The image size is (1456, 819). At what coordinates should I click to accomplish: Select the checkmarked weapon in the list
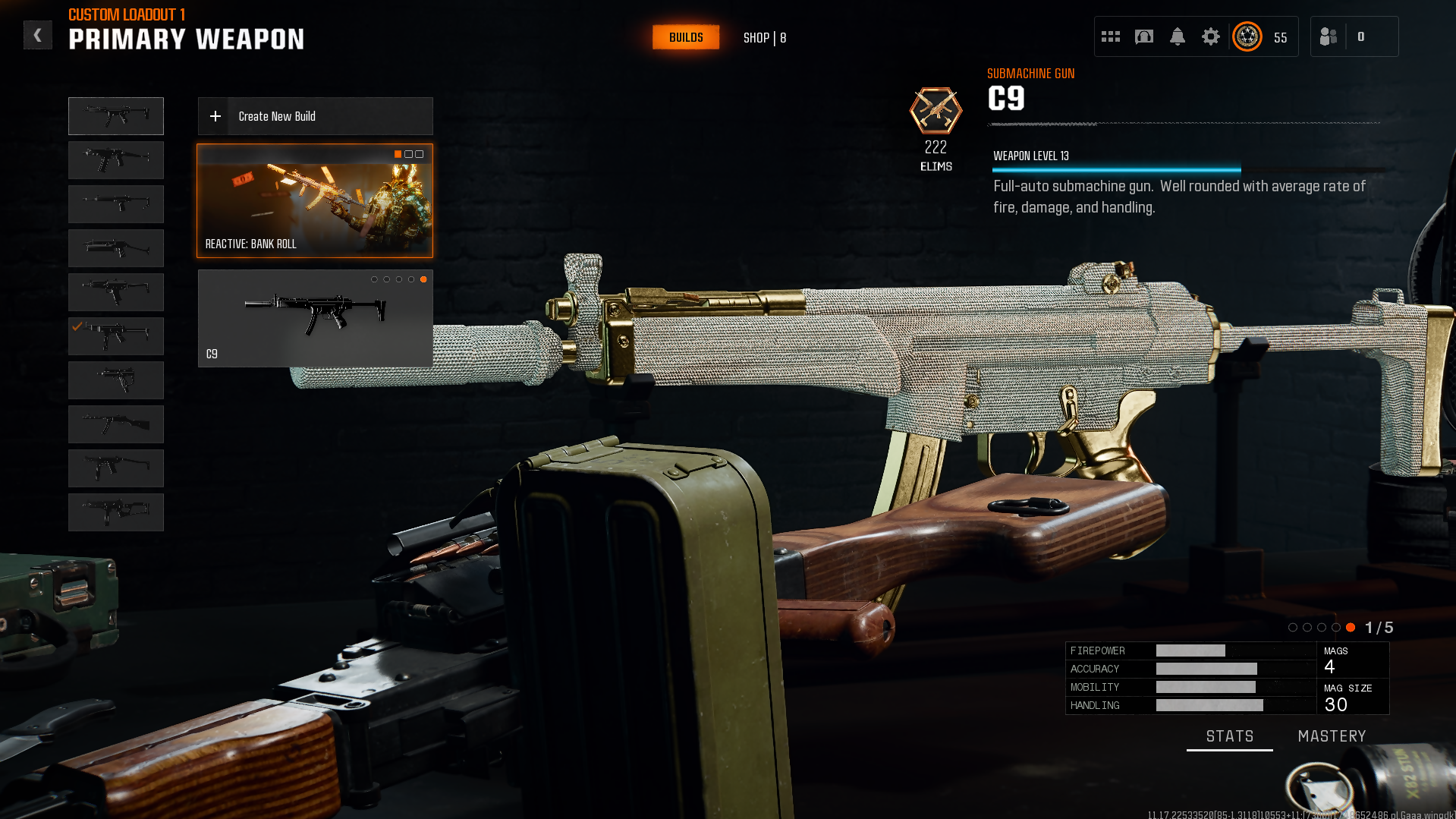tap(116, 336)
